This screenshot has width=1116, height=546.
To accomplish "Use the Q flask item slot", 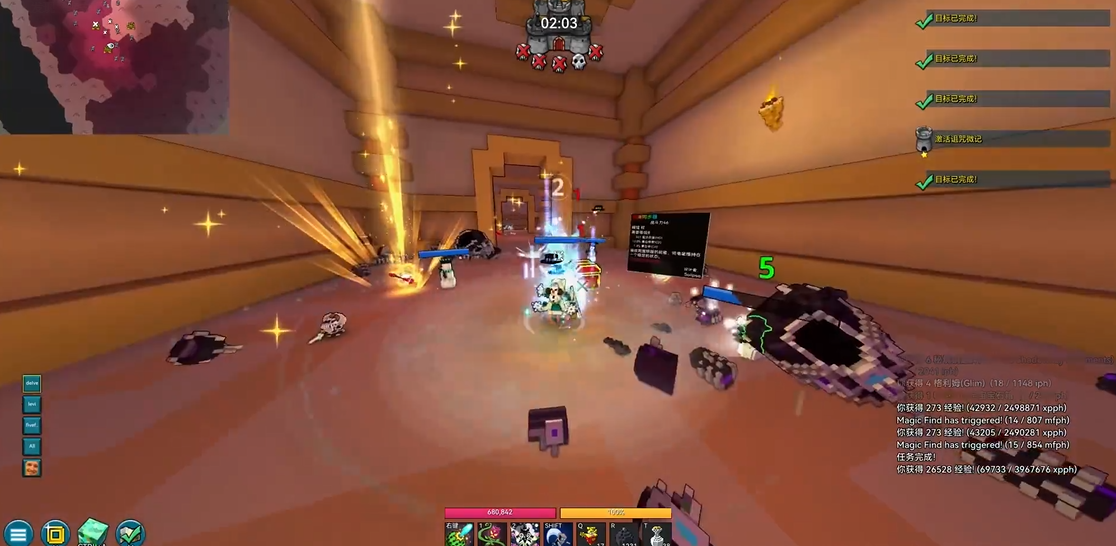I will tap(591, 534).
